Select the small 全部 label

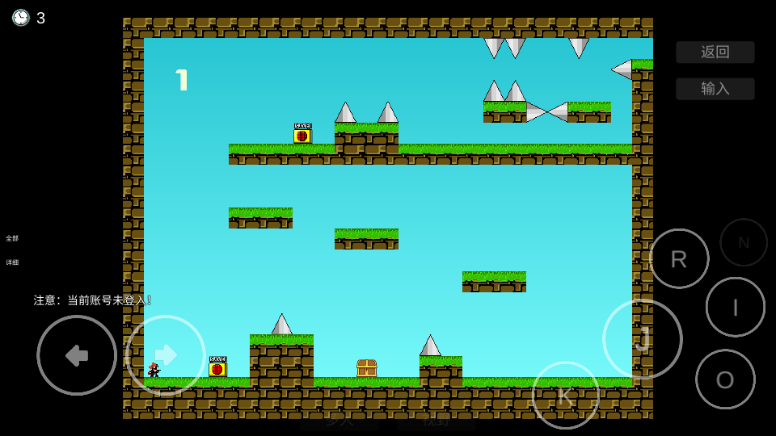[x=12, y=238]
